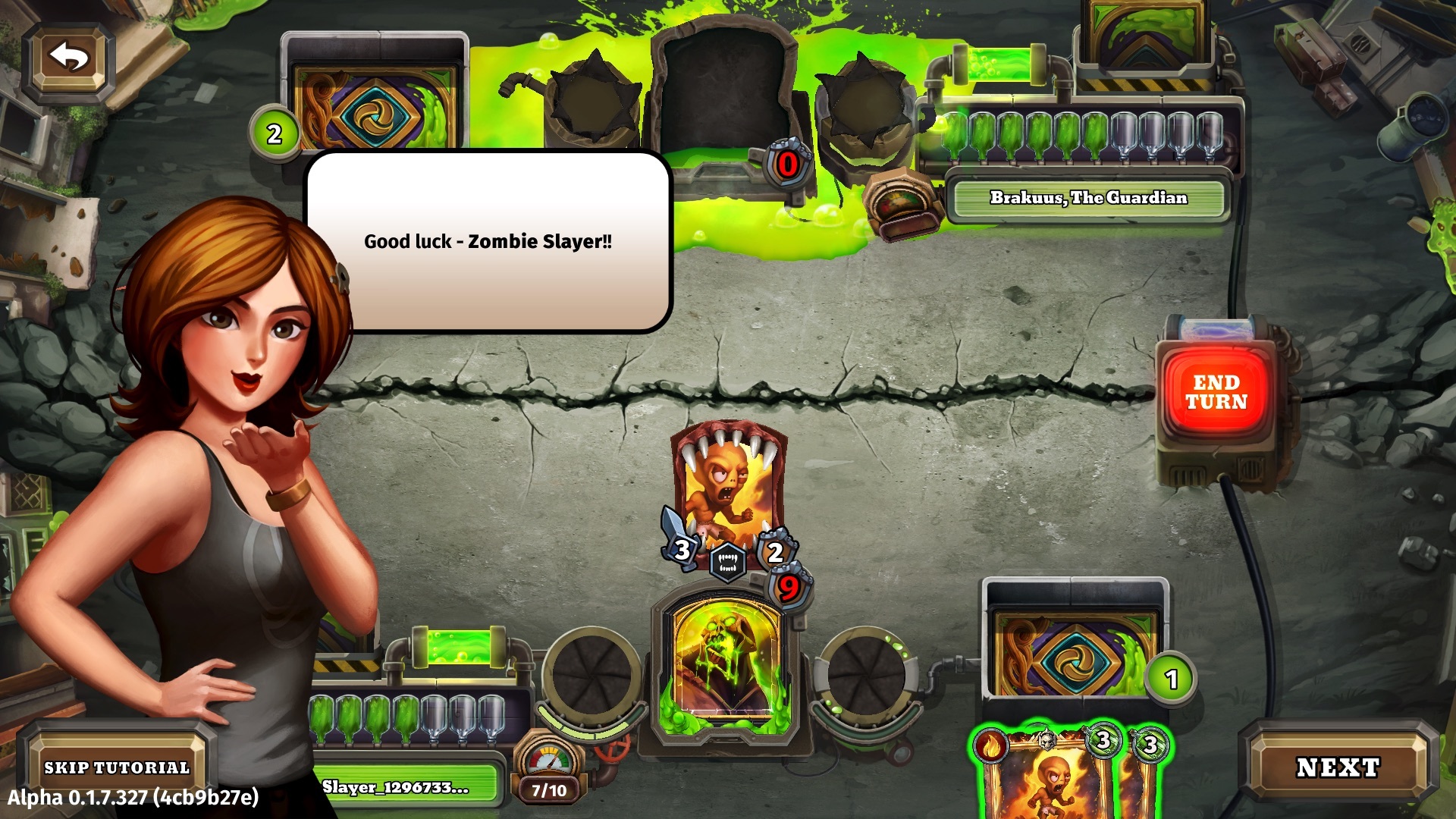Open the Good luck - Zombie Slayer dialog box
Viewport: 1456px width, 819px height.
[x=489, y=243]
